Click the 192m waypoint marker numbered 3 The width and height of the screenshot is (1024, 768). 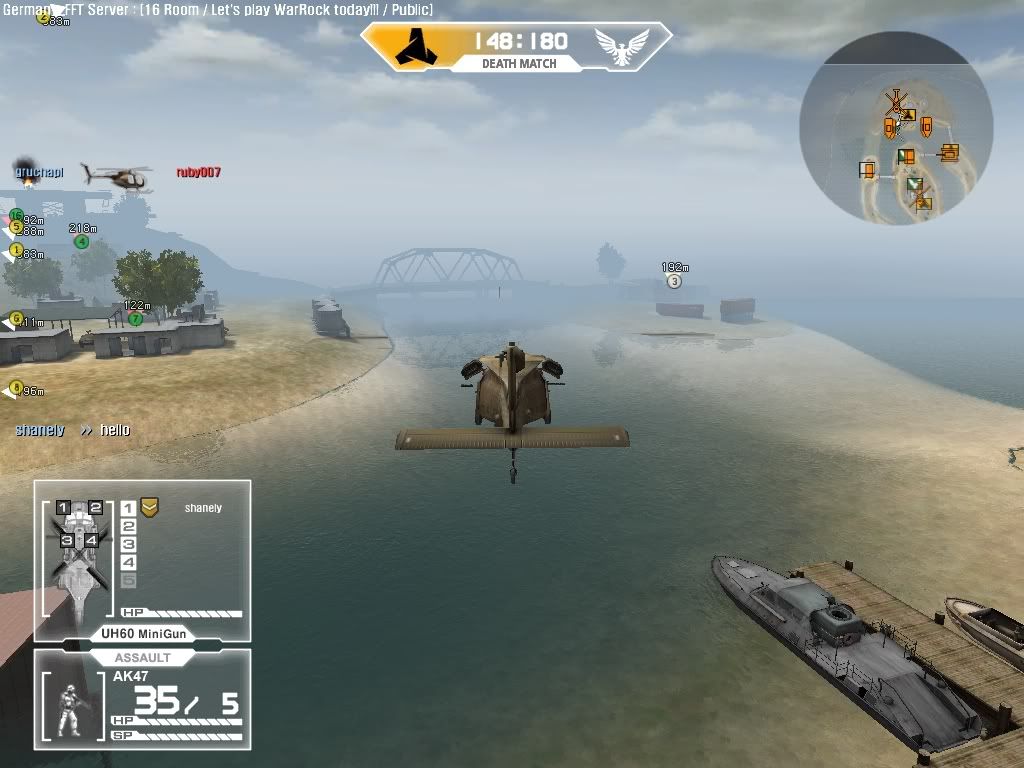pos(674,281)
